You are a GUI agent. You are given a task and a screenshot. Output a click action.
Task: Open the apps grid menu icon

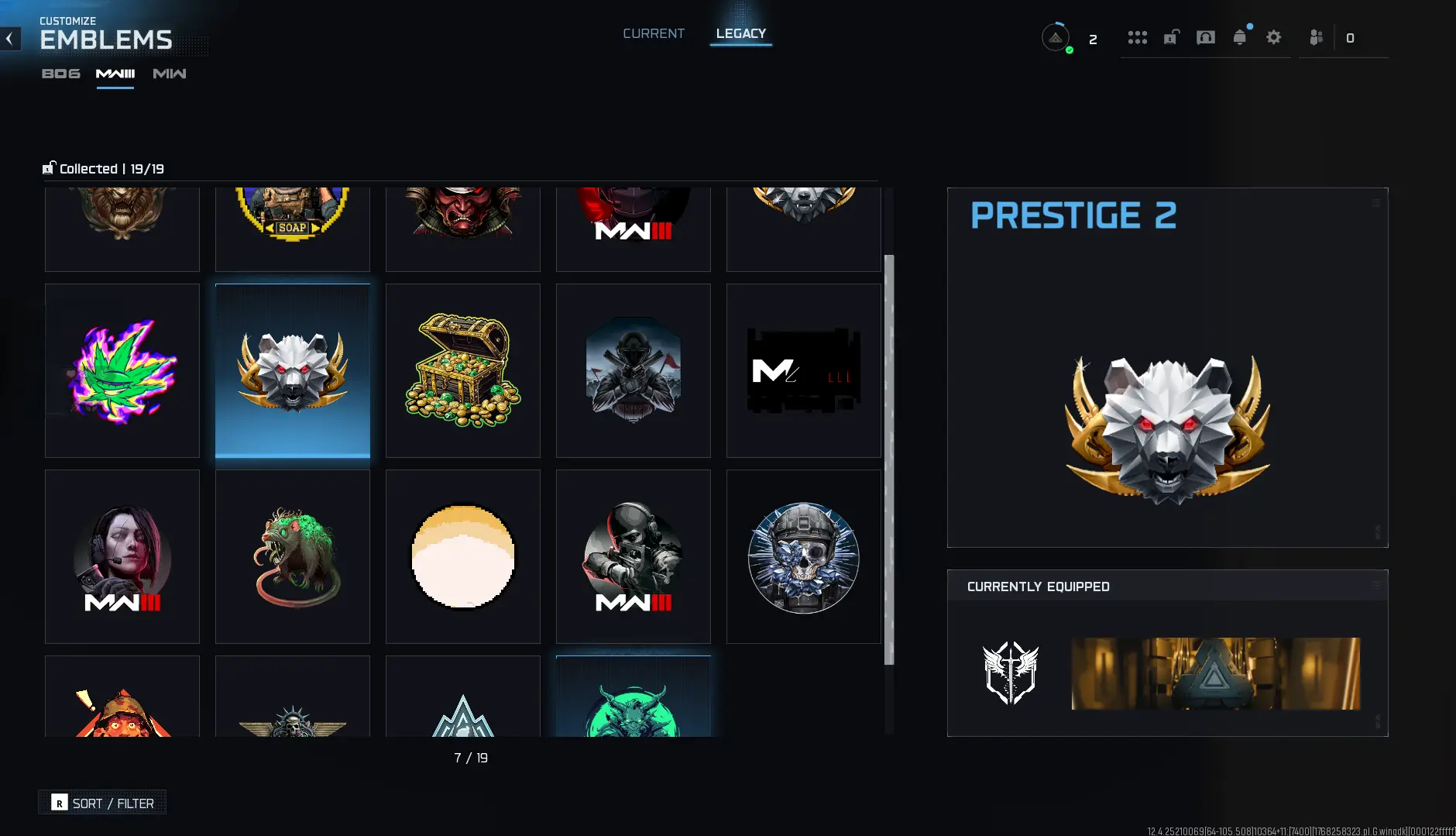[x=1137, y=37]
